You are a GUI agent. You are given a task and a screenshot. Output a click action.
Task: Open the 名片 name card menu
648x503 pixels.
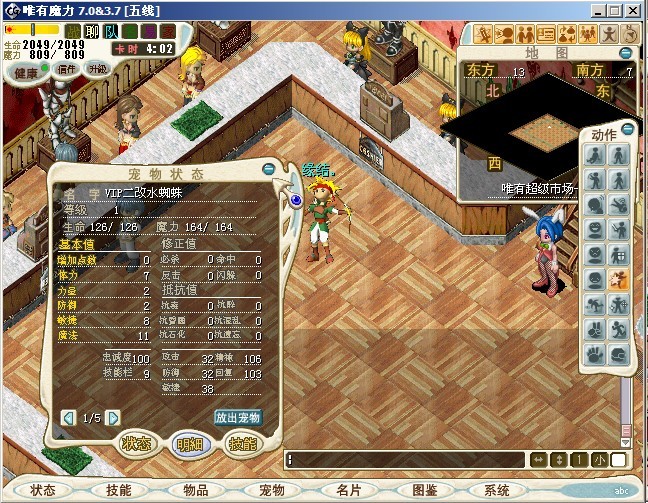(x=349, y=490)
